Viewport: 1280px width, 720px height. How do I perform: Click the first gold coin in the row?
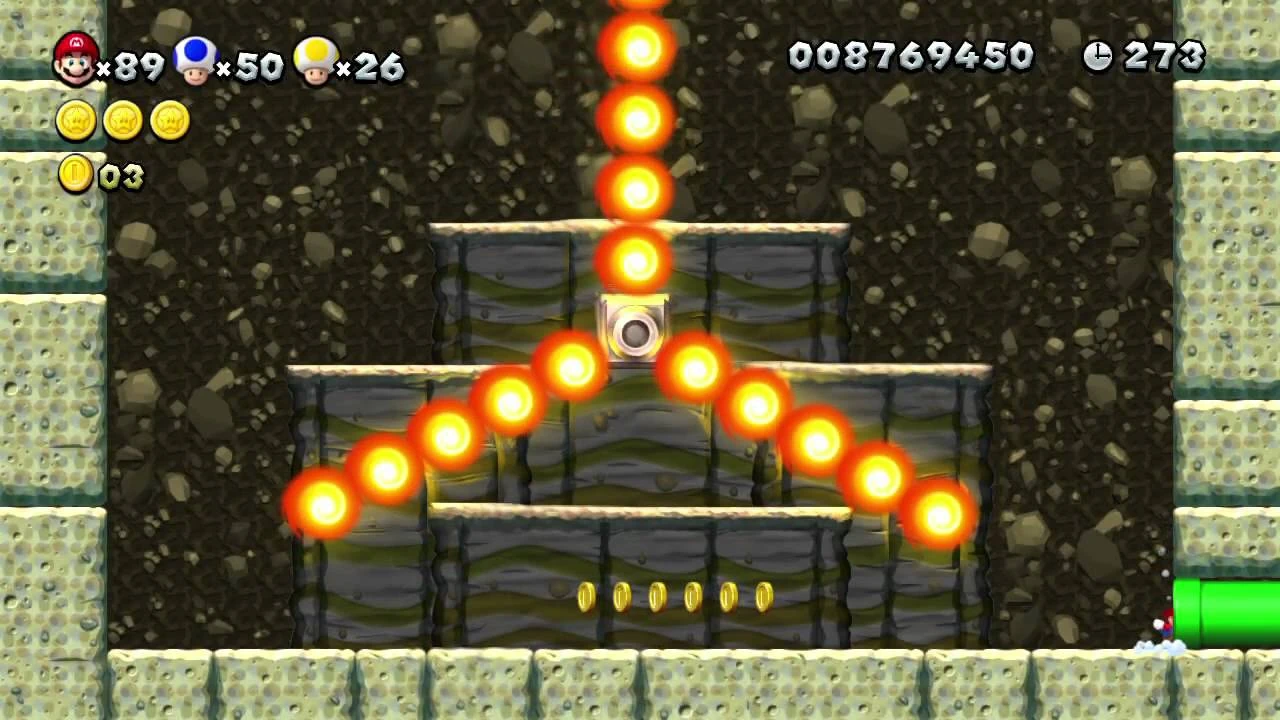[x=587, y=597]
